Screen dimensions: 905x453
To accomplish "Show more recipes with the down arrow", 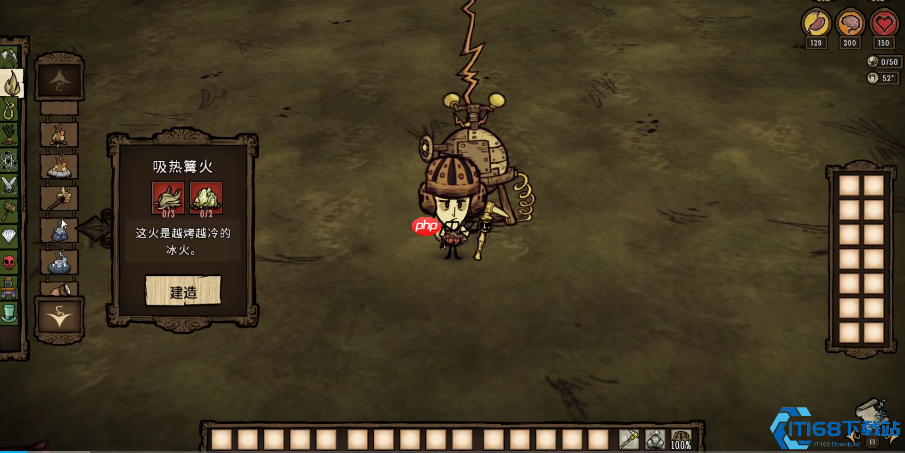I will click(x=59, y=318).
